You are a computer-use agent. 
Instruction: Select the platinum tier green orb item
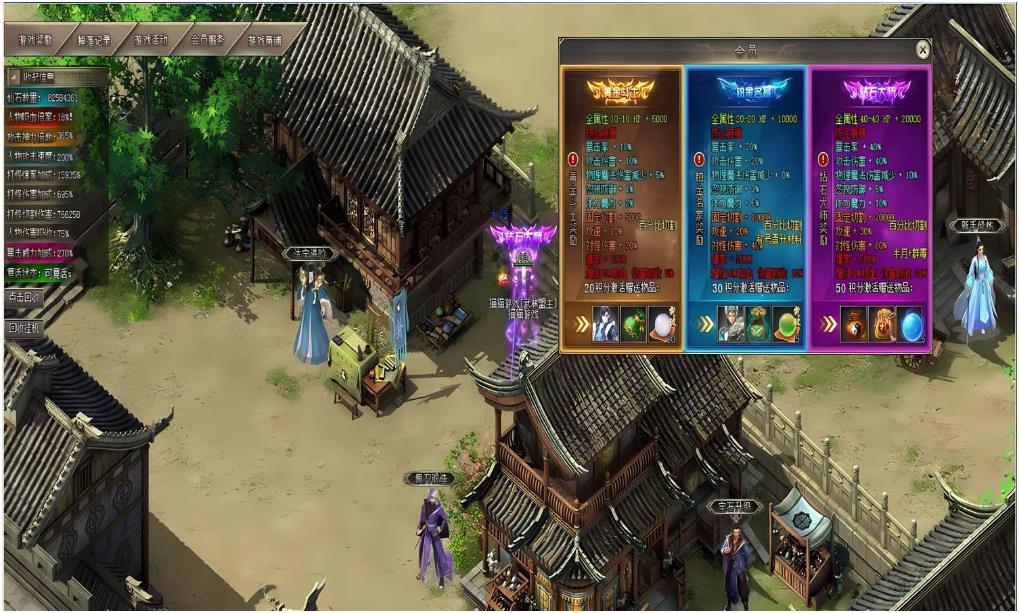(787, 324)
